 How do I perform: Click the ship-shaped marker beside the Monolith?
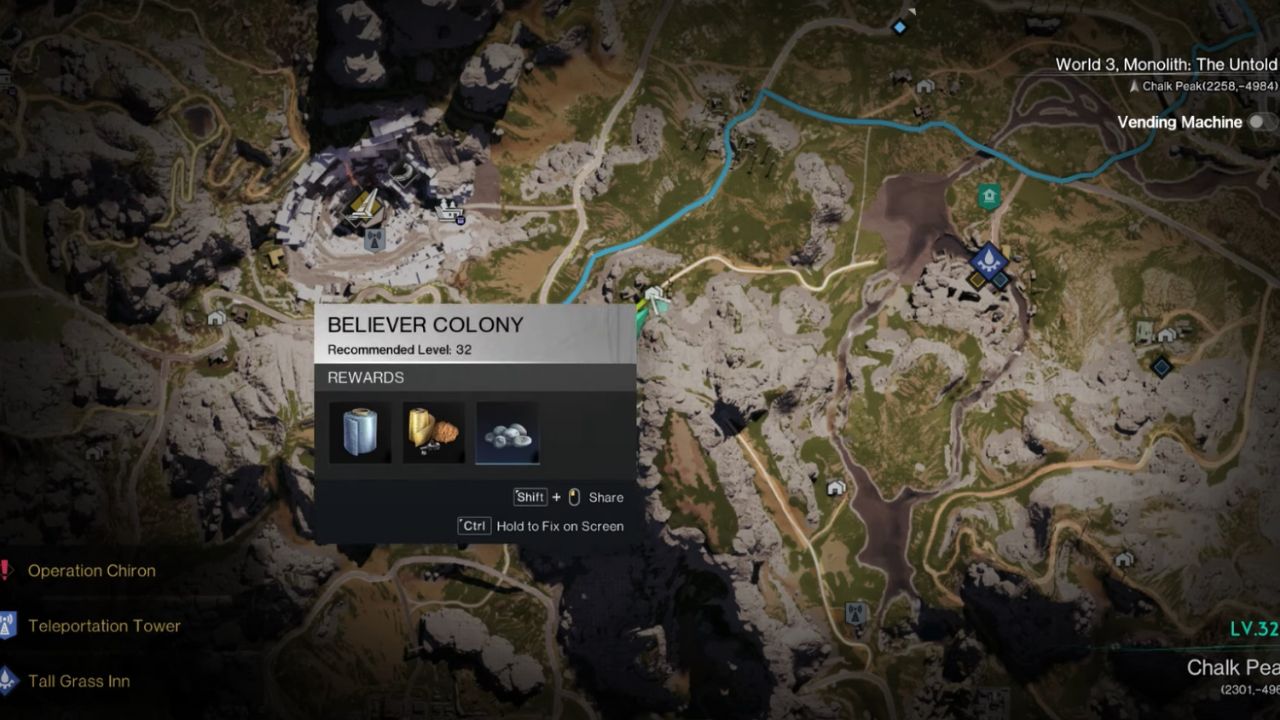[x=448, y=209]
